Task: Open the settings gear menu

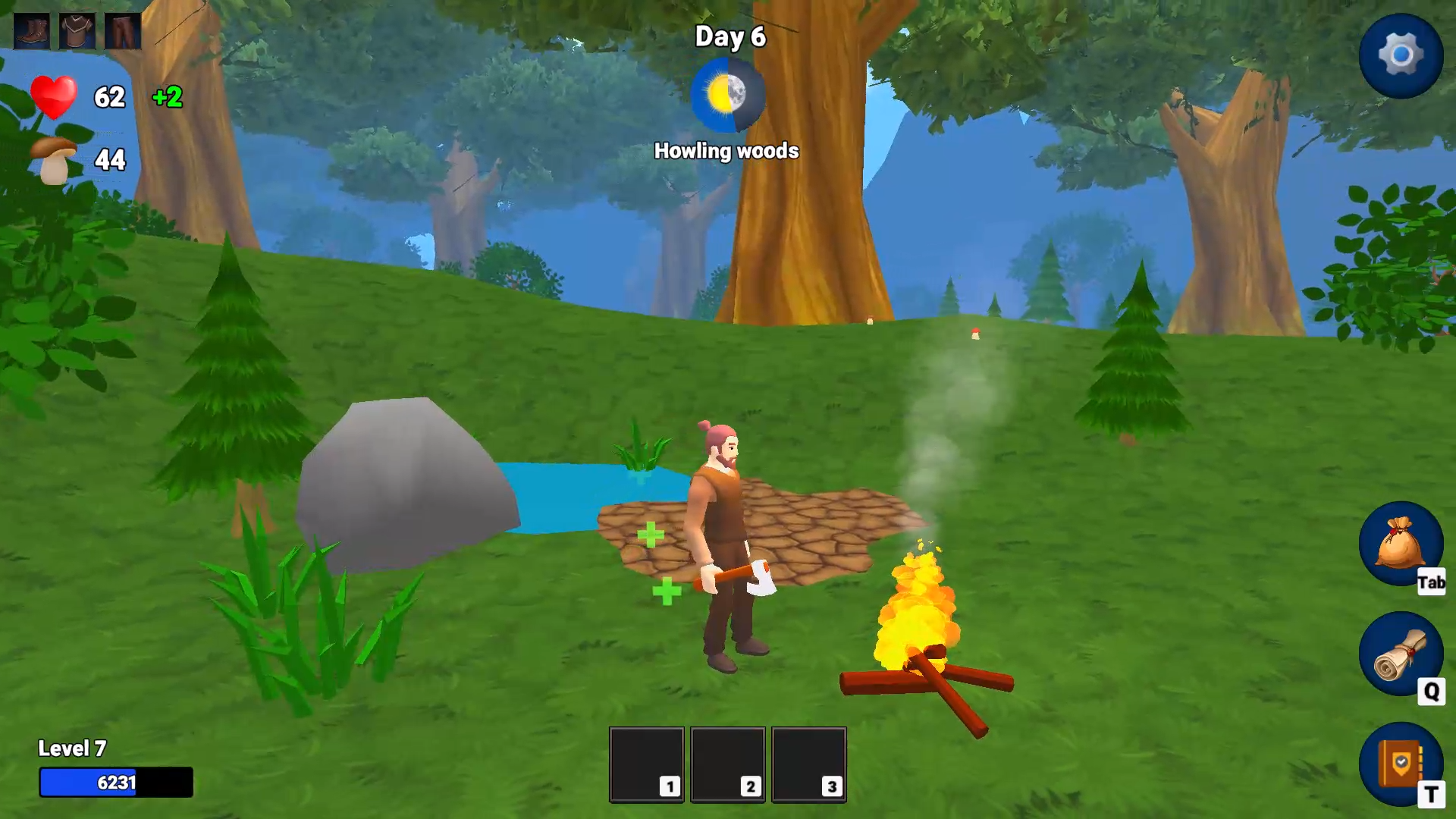Action: (x=1402, y=54)
